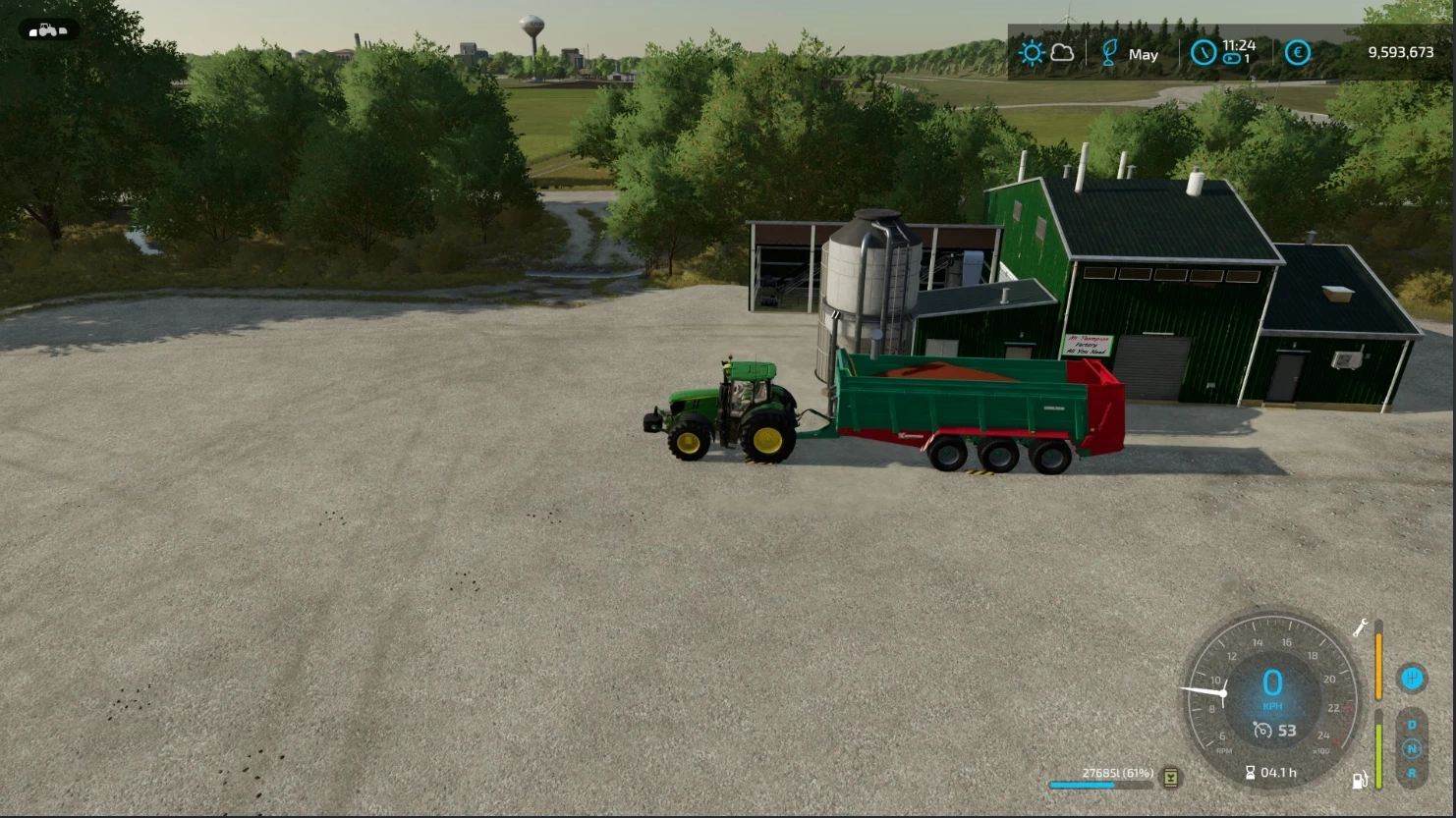Click the cruise control speed icon
Image resolution: width=1456 pixels, height=818 pixels.
[x=1262, y=731]
